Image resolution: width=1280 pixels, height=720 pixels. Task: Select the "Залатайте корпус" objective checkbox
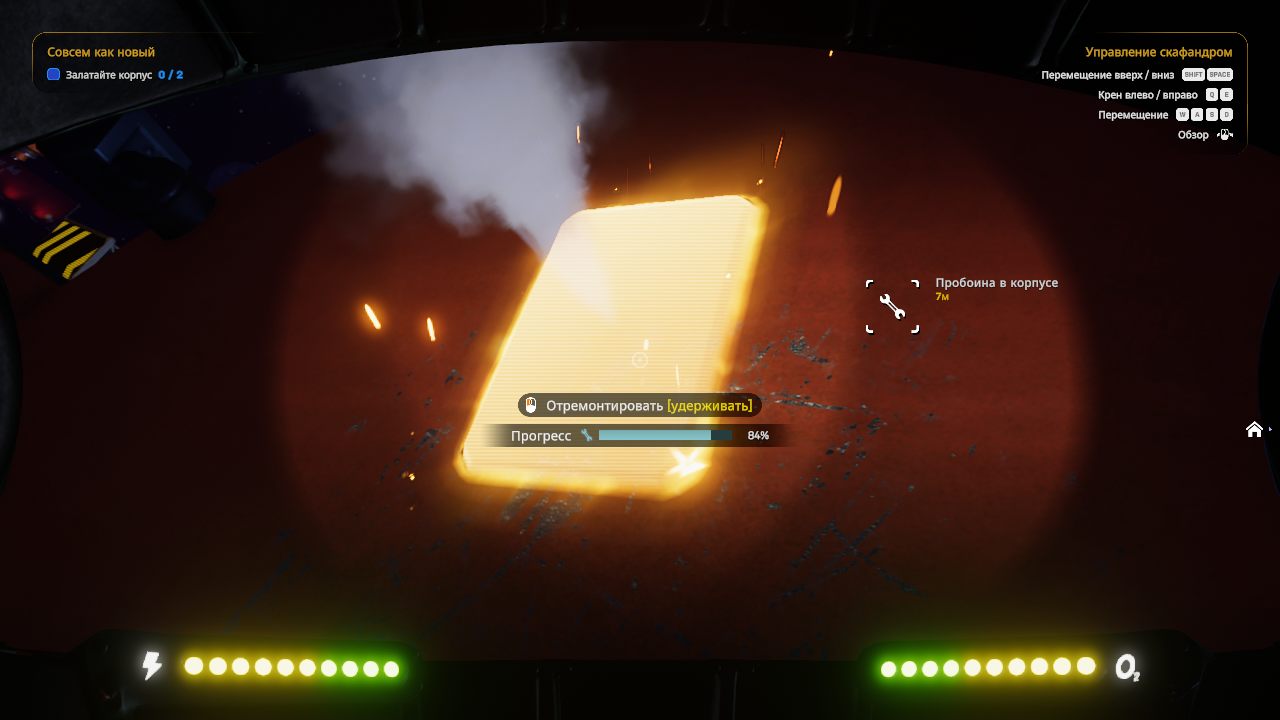(54, 75)
